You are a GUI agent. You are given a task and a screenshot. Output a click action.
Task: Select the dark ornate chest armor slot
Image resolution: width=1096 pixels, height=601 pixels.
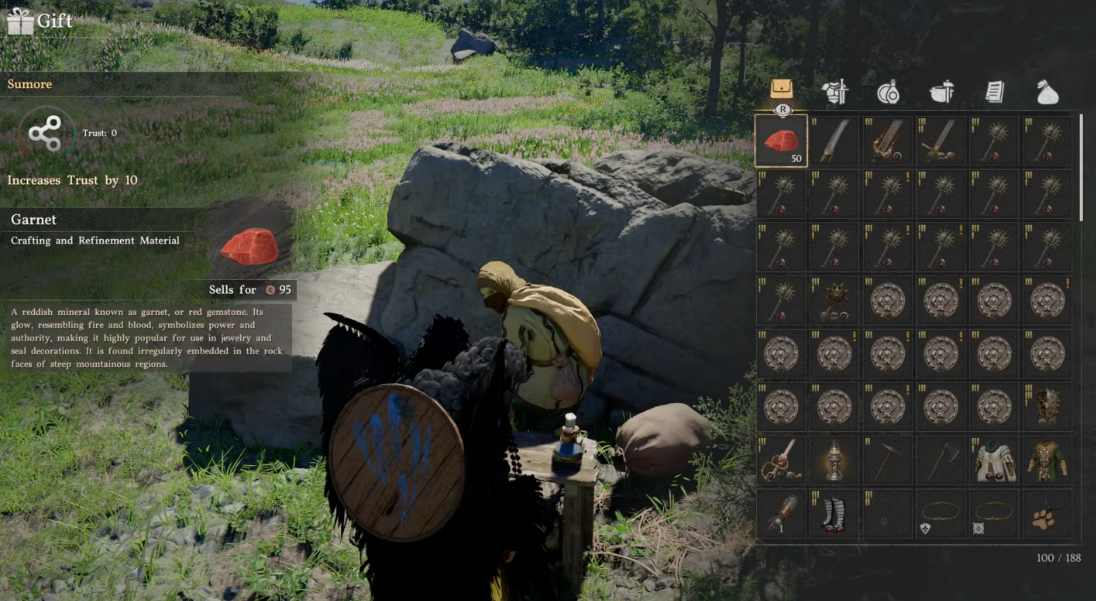click(1047, 407)
